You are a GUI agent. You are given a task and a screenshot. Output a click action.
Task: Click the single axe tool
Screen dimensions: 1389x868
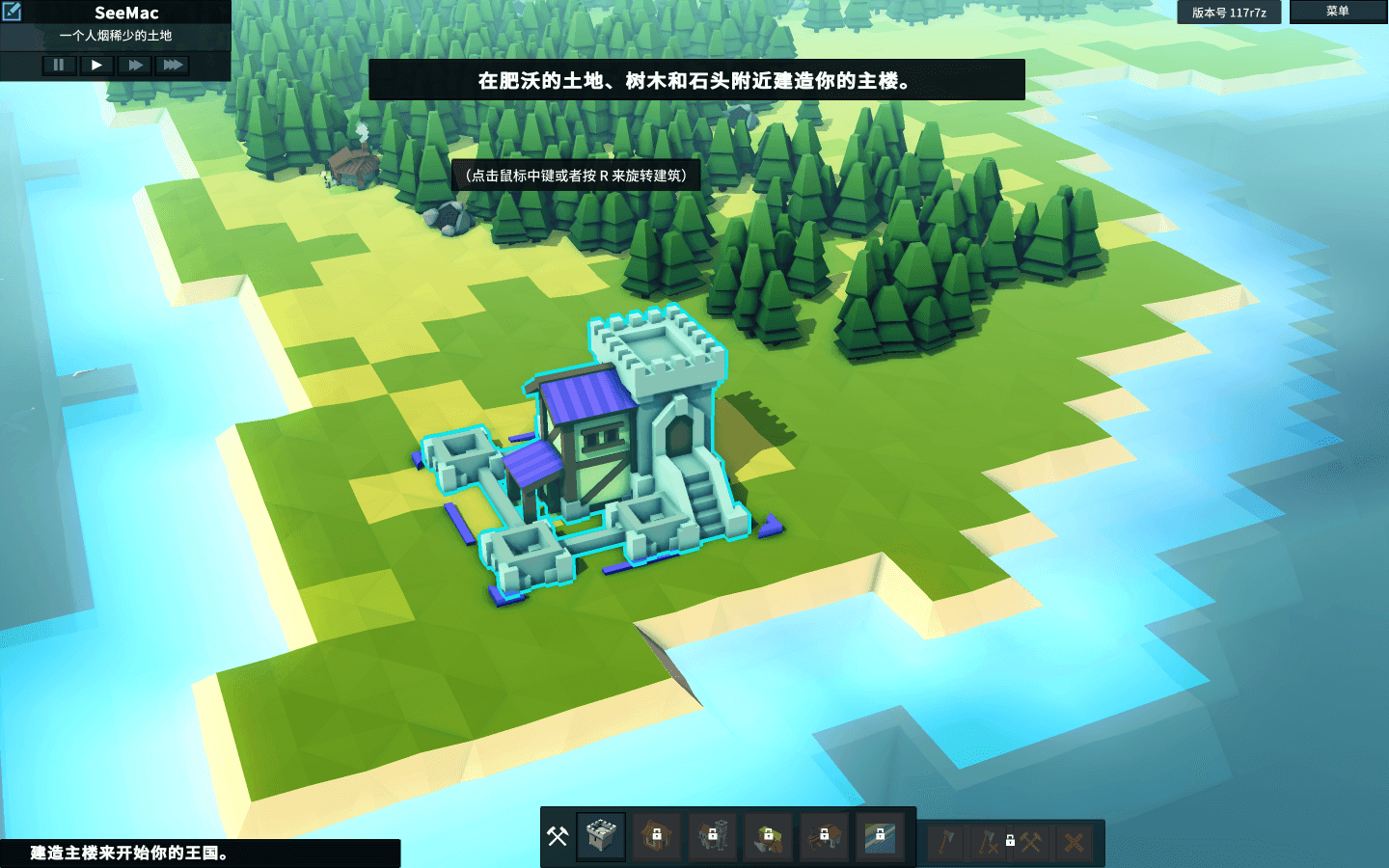click(946, 842)
